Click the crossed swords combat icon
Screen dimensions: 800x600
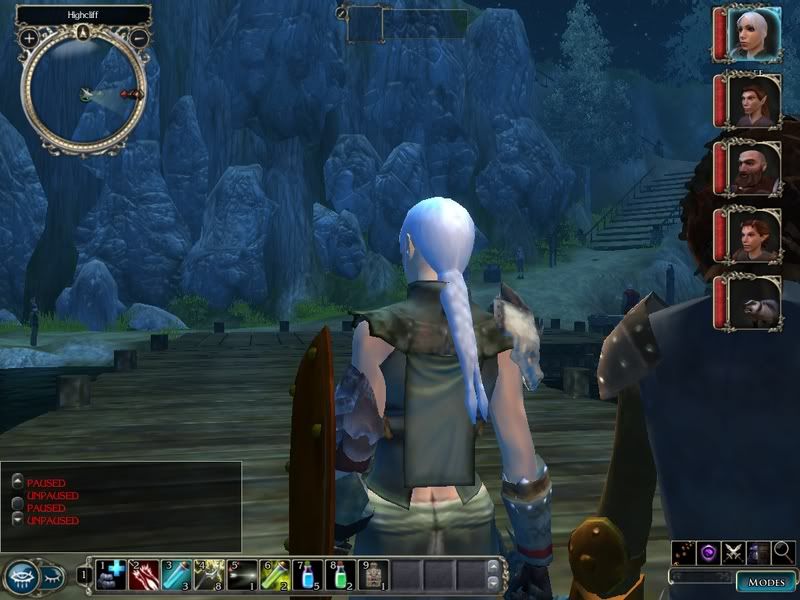(734, 551)
